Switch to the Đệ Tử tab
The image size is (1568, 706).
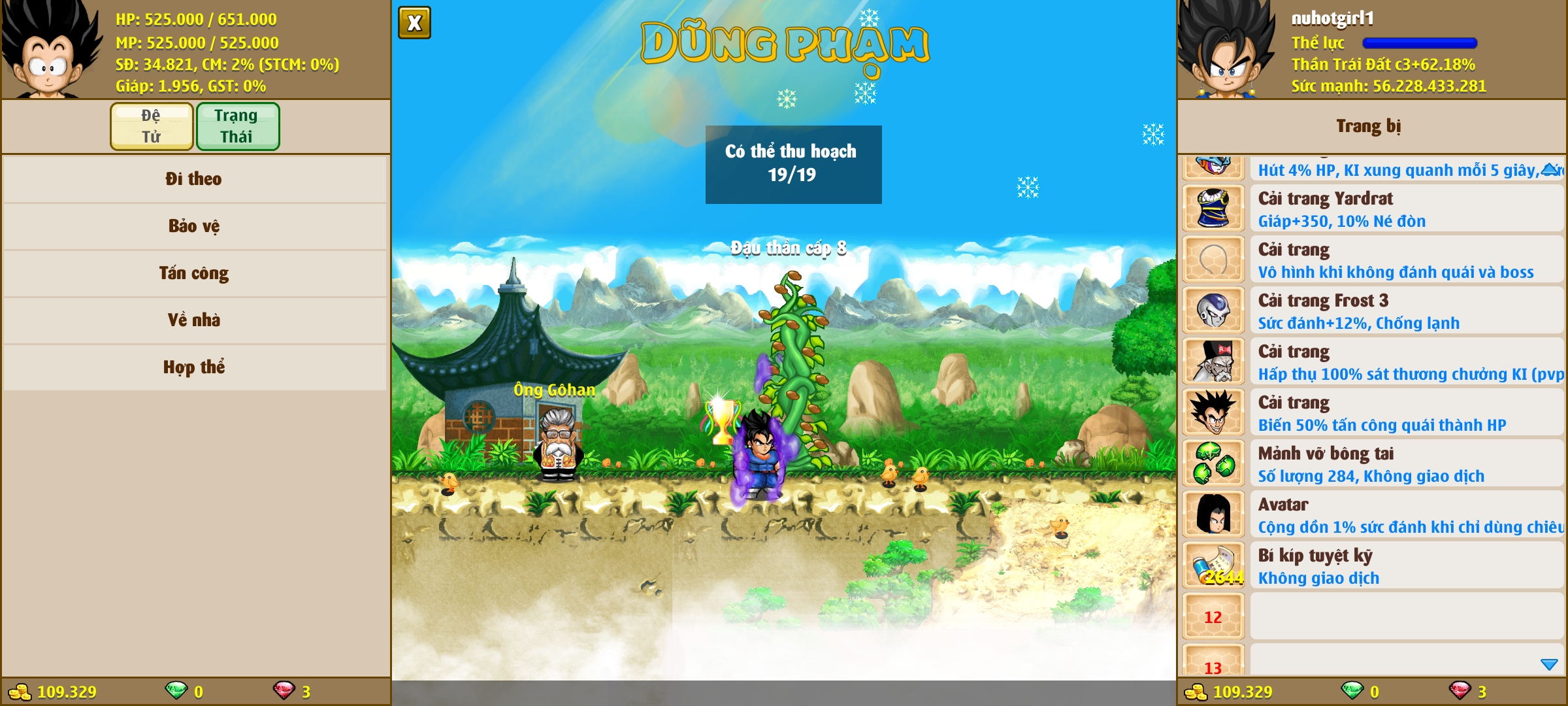[x=152, y=126]
